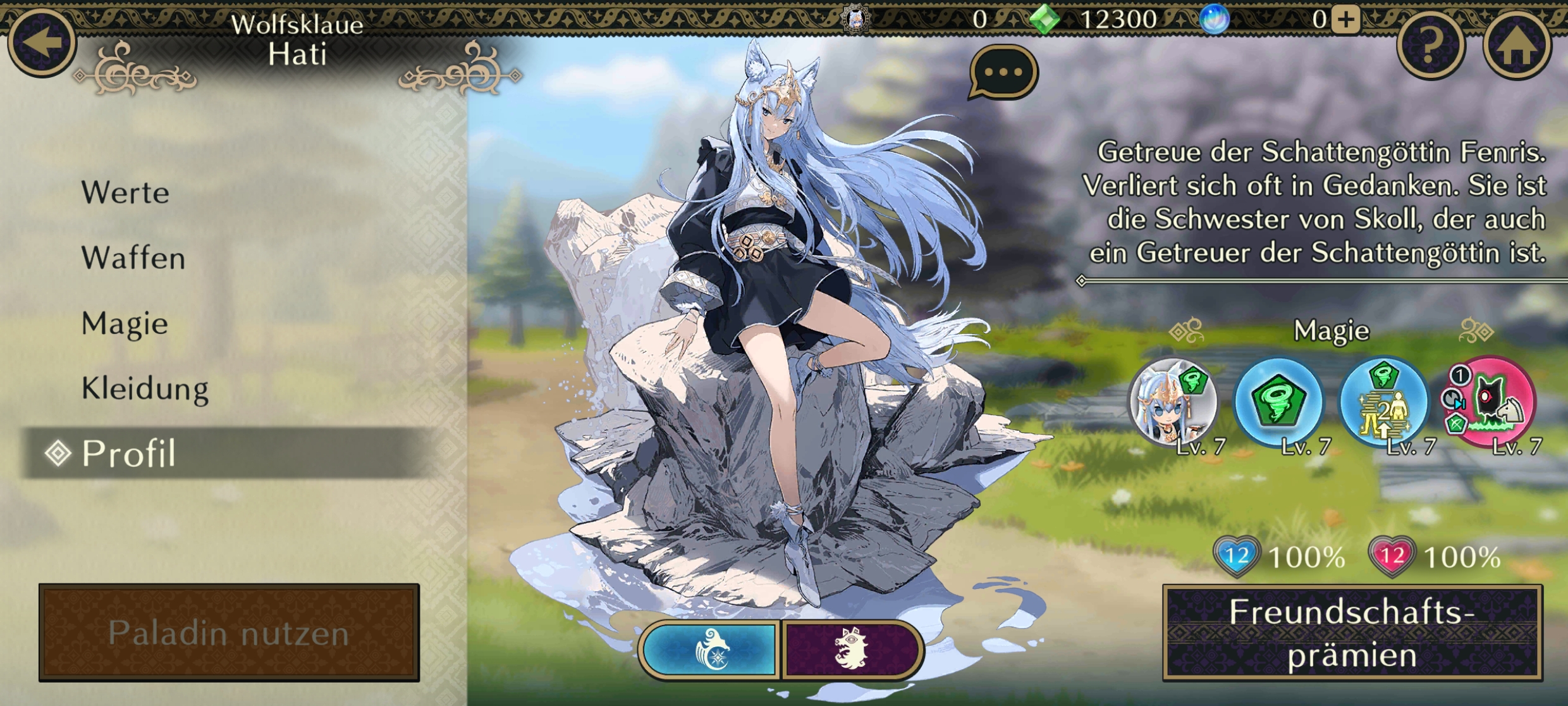The height and width of the screenshot is (706, 1568).
Task: Switch to the purple wolf emblem toggle
Action: [x=851, y=650]
